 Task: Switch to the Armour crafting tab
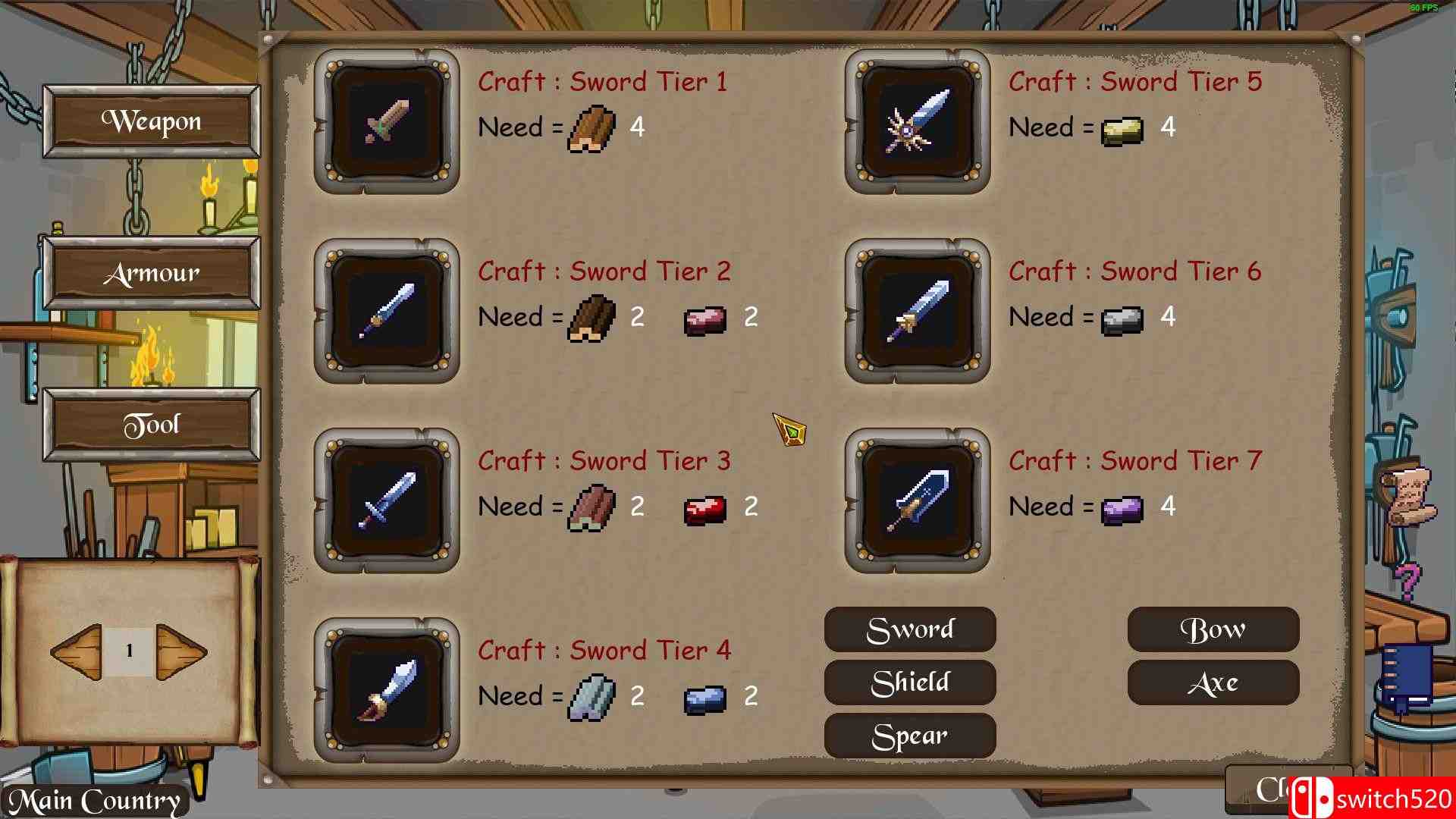pyautogui.click(x=152, y=273)
